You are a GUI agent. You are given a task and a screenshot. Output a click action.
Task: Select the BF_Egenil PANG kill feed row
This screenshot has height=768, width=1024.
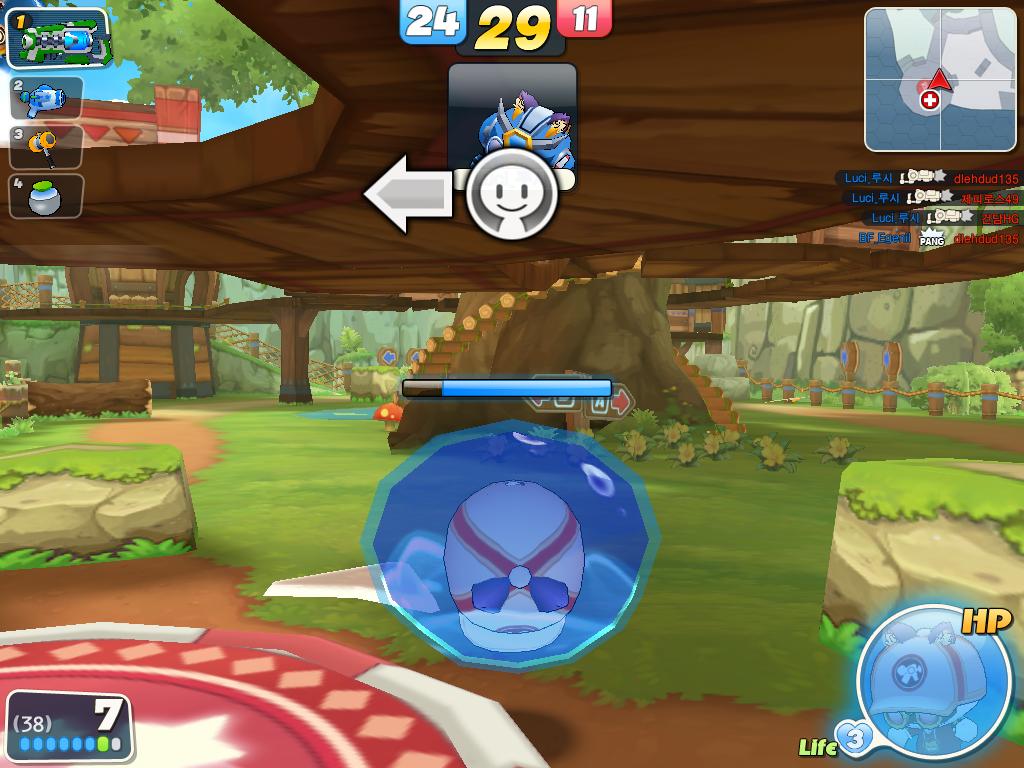tap(938, 239)
